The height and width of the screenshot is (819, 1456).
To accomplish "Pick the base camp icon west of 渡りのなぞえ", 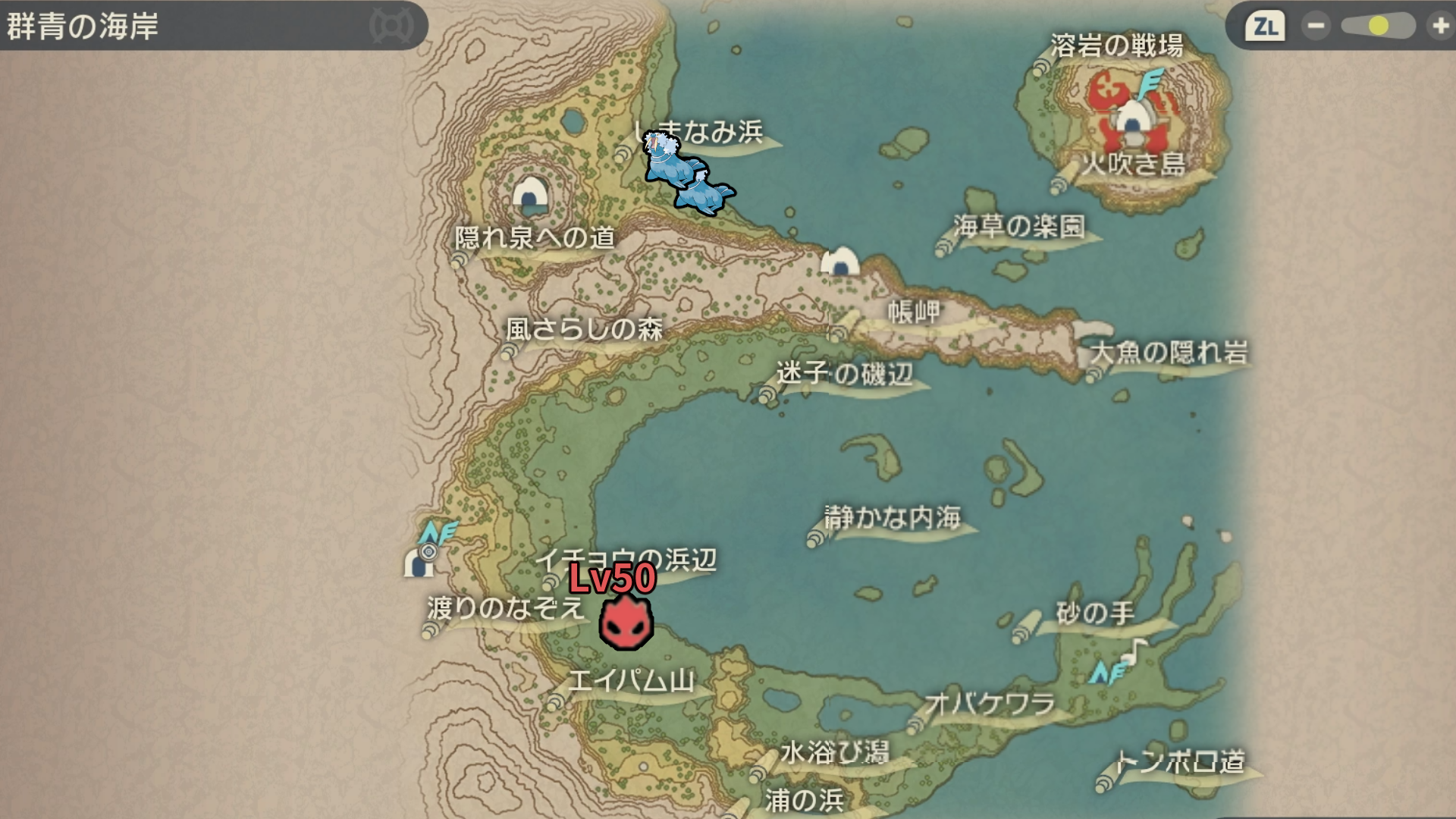I will (x=419, y=562).
